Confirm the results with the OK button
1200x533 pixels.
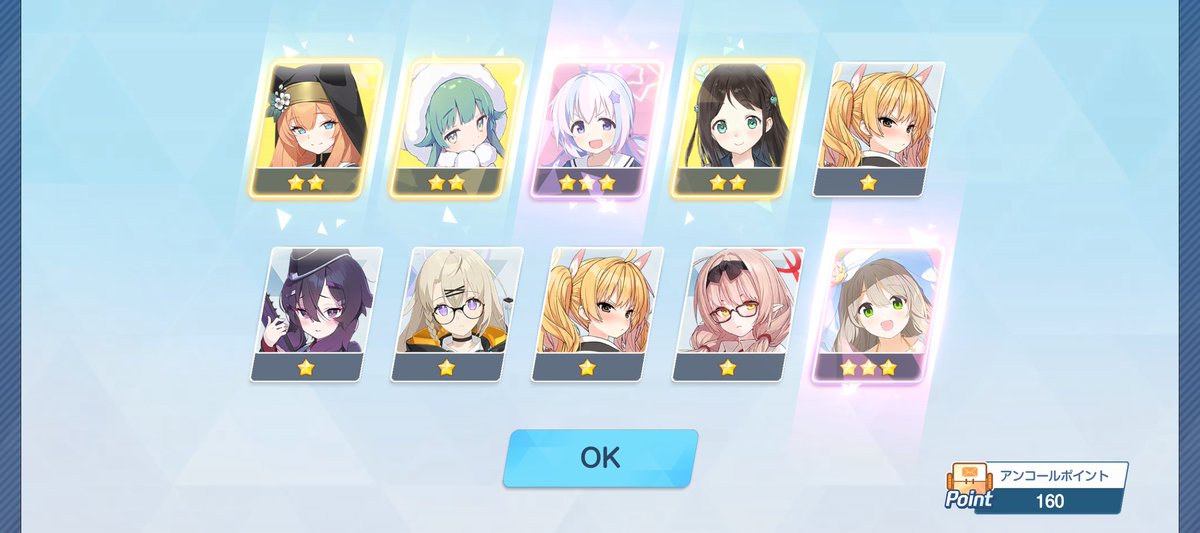pos(600,458)
